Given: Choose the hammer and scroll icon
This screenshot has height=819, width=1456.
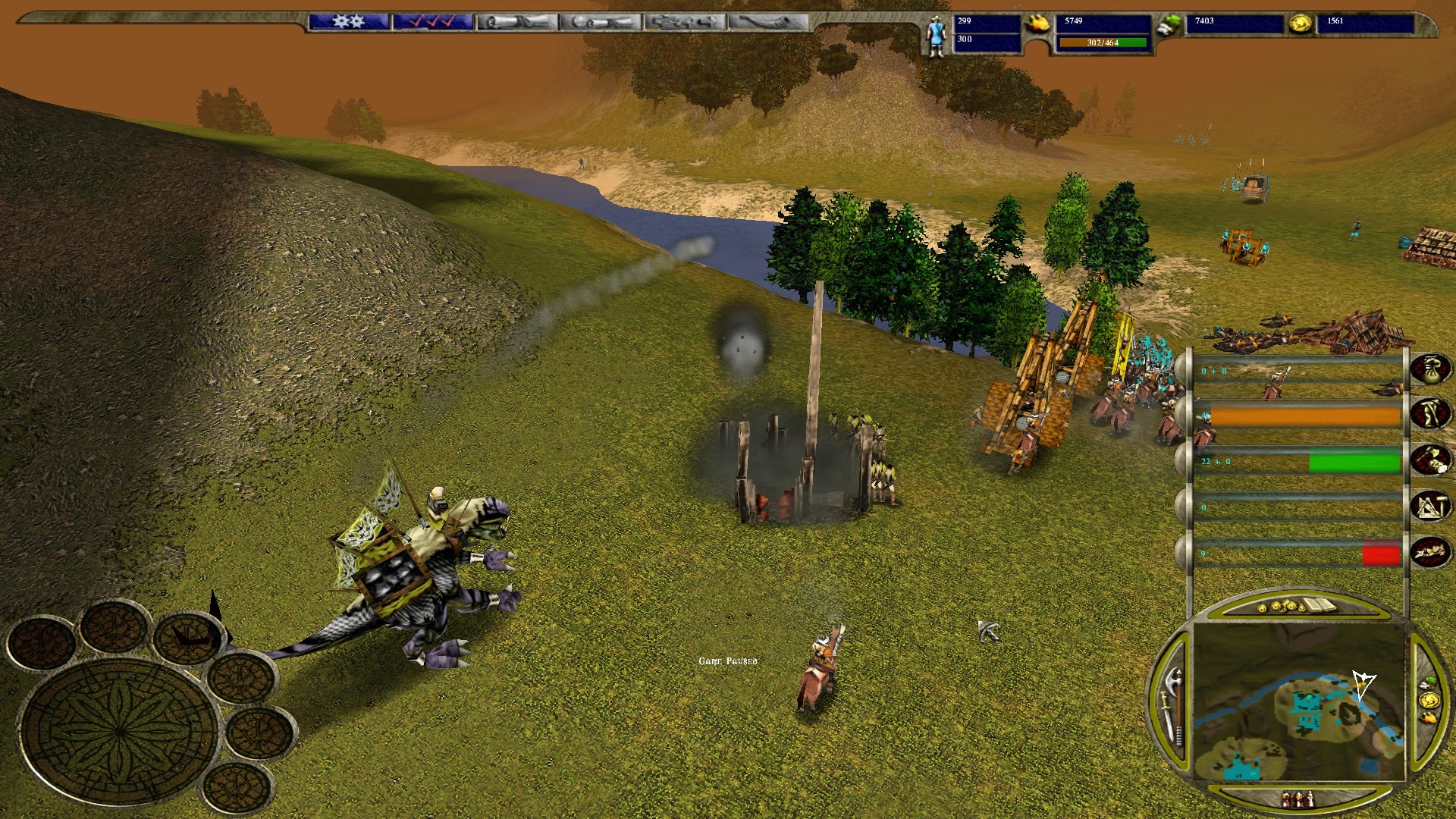Looking at the screenshot, I should coord(1430,460).
